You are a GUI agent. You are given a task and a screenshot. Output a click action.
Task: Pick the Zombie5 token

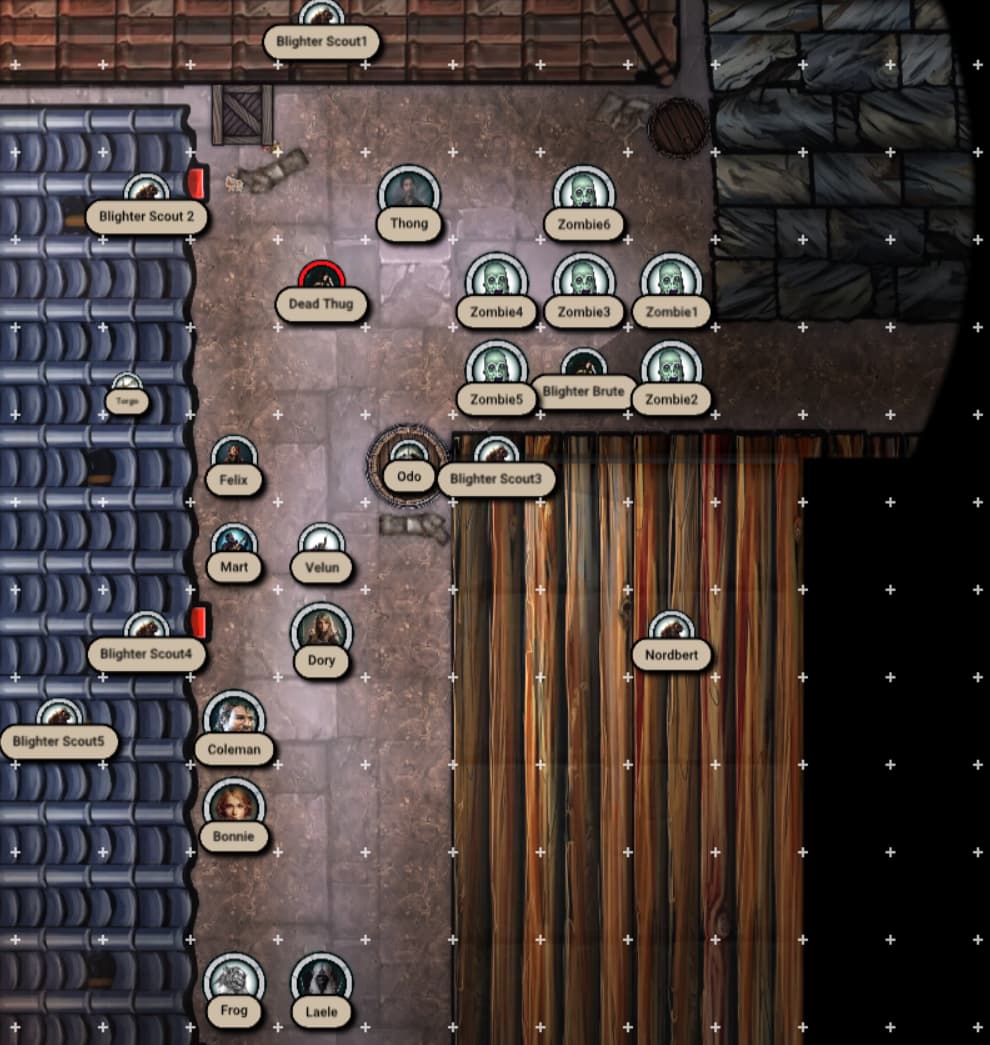coord(496,369)
